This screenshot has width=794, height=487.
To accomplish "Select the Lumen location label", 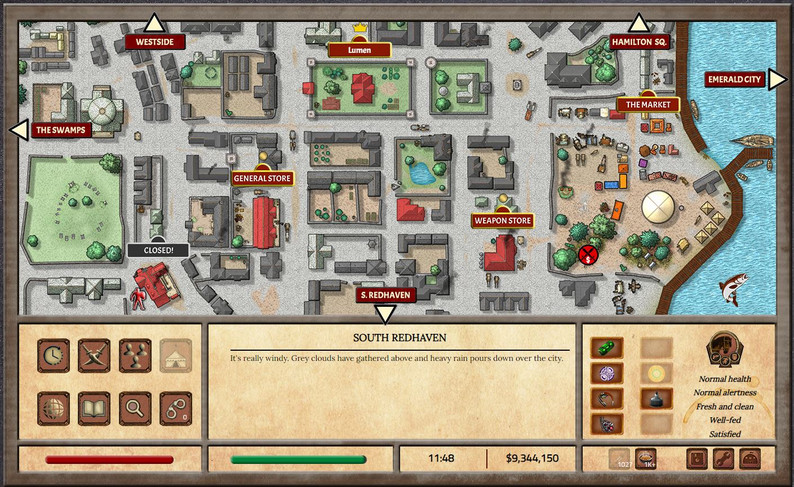I will pos(358,49).
